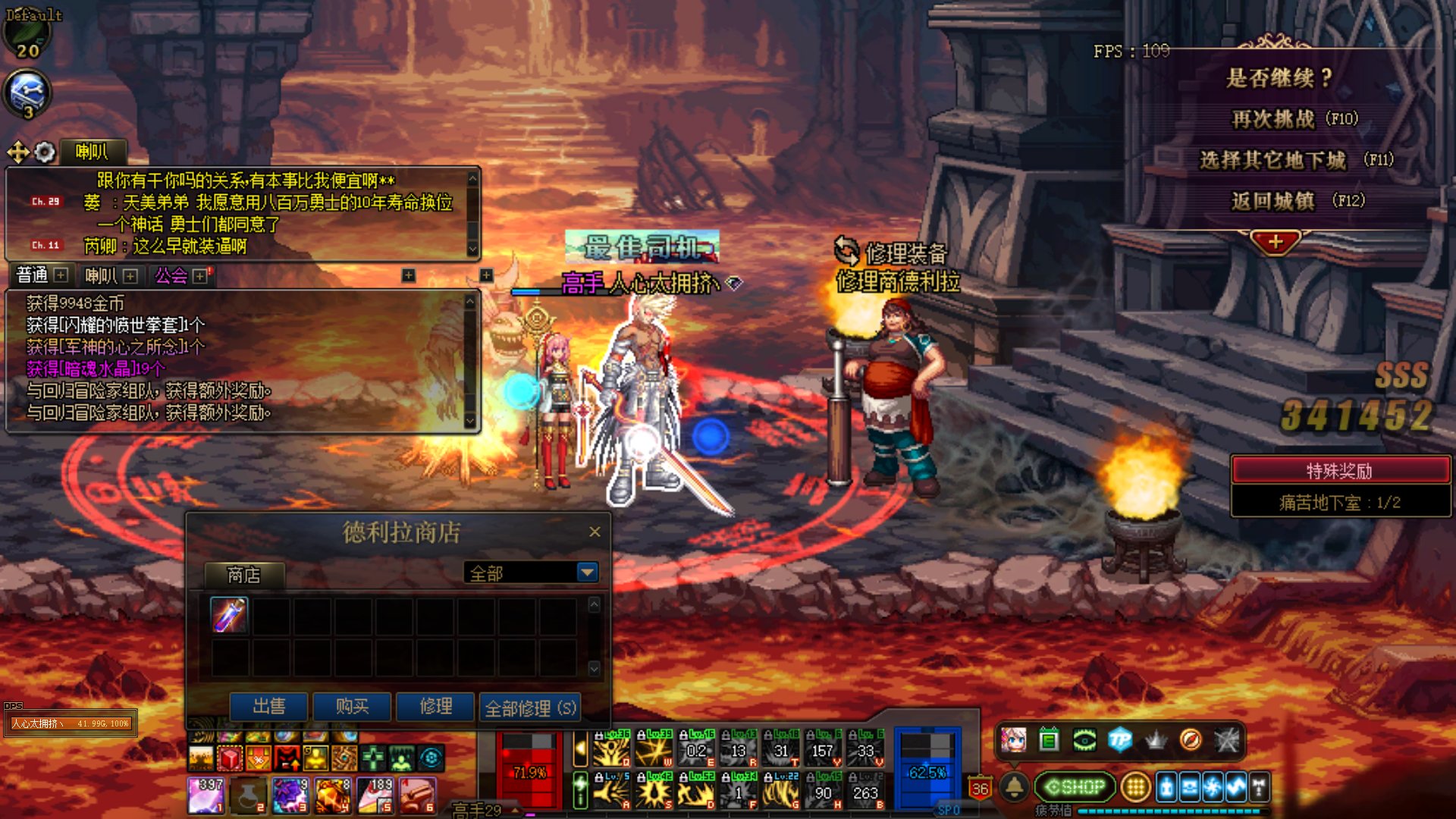Open the green SHOP button
This screenshot has width=1456, height=819.
coord(1075,787)
